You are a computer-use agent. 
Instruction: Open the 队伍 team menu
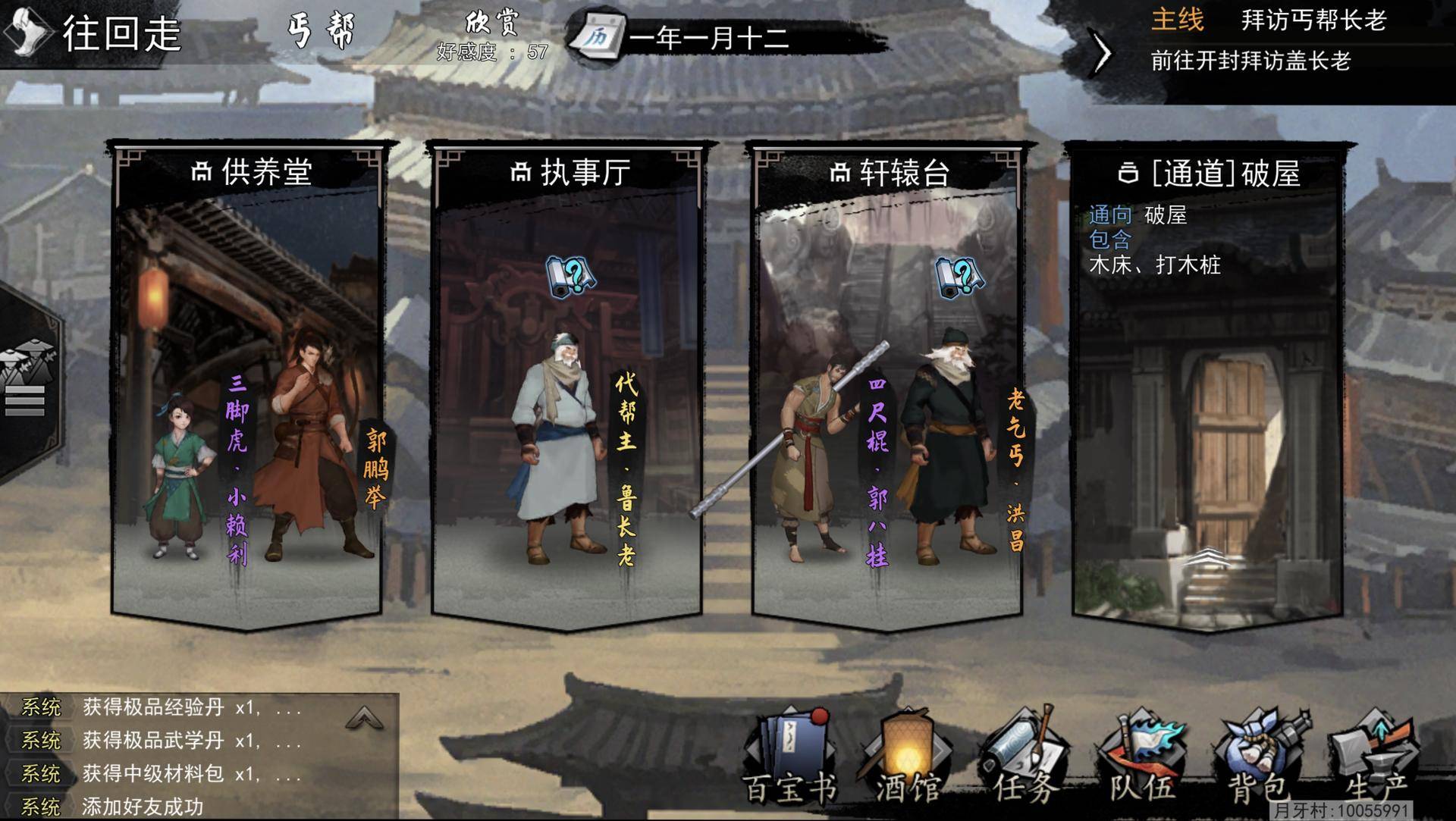pos(1142,758)
